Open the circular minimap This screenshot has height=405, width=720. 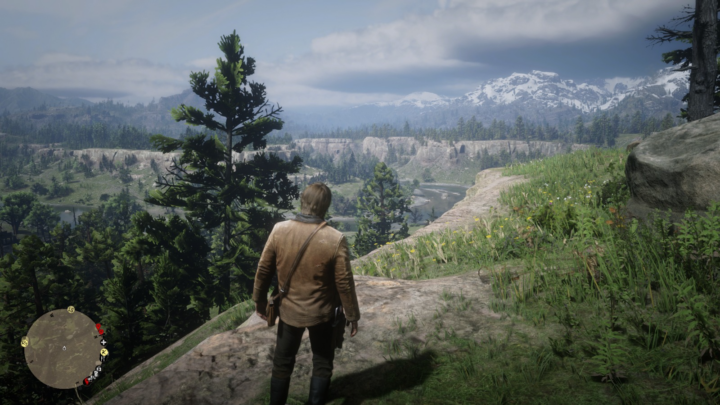[x=63, y=349]
